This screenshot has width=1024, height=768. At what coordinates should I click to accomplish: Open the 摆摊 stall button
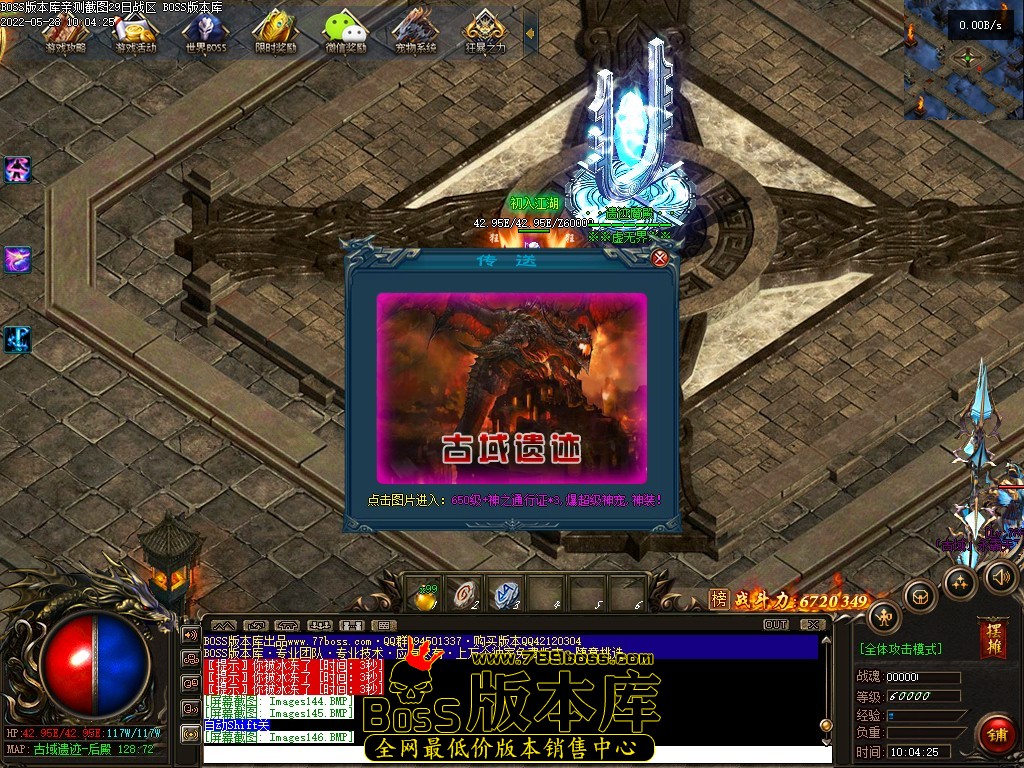coord(992,638)
